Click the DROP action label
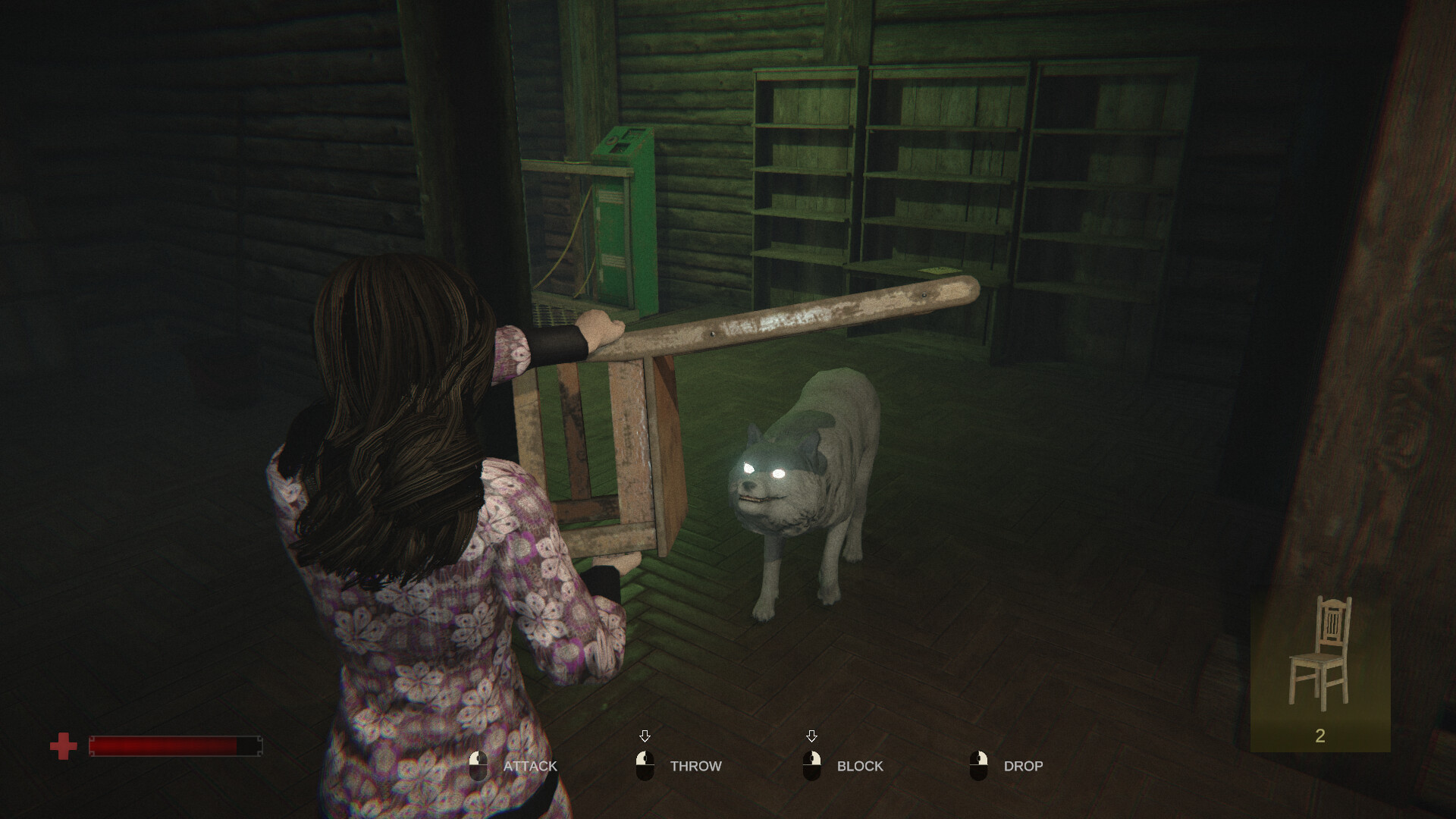The height and width of the screenshot is (819, 1456). 1024,766
